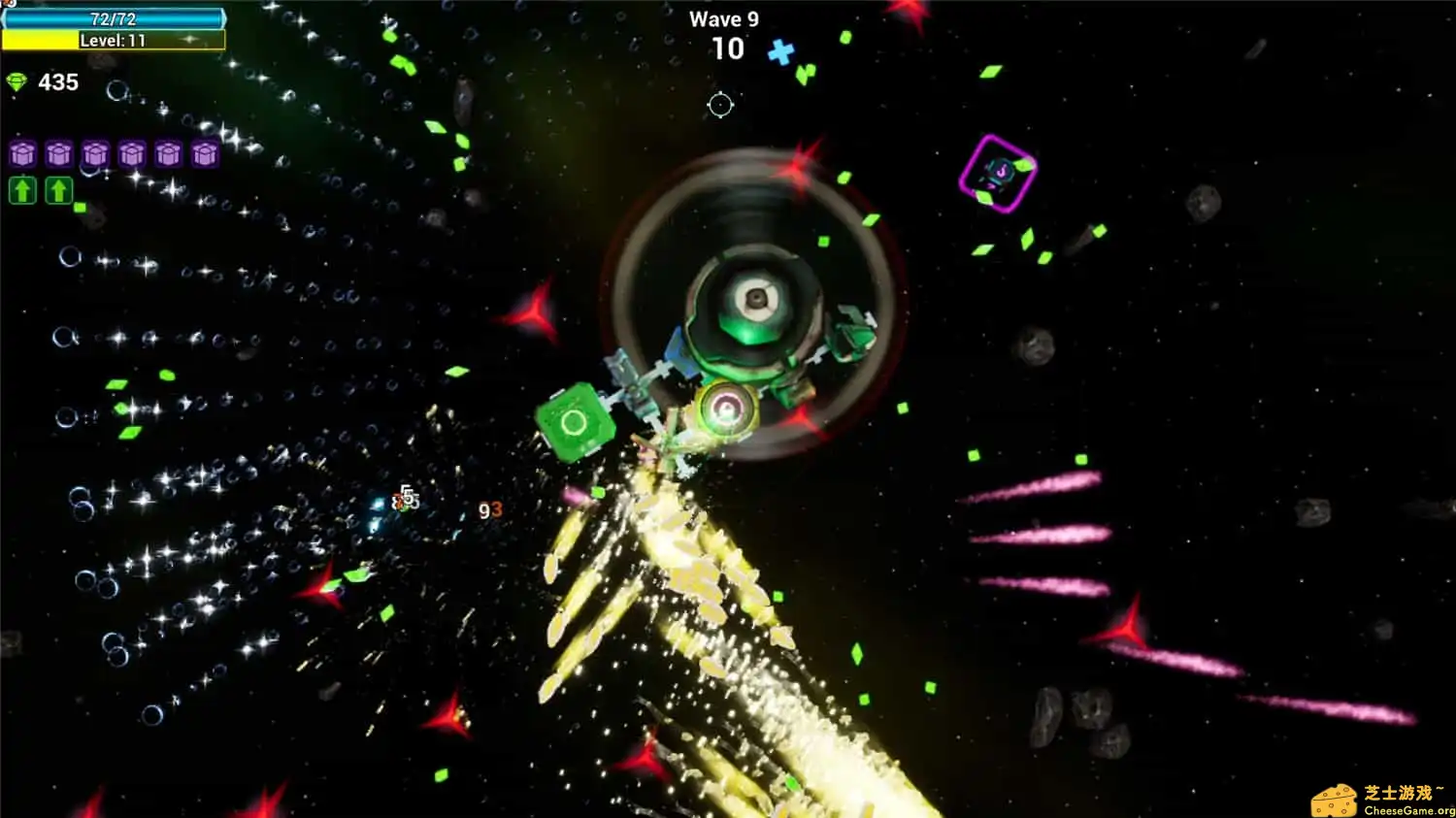
Task: Click the green gem currency icon
Action: tap(15, 83)
